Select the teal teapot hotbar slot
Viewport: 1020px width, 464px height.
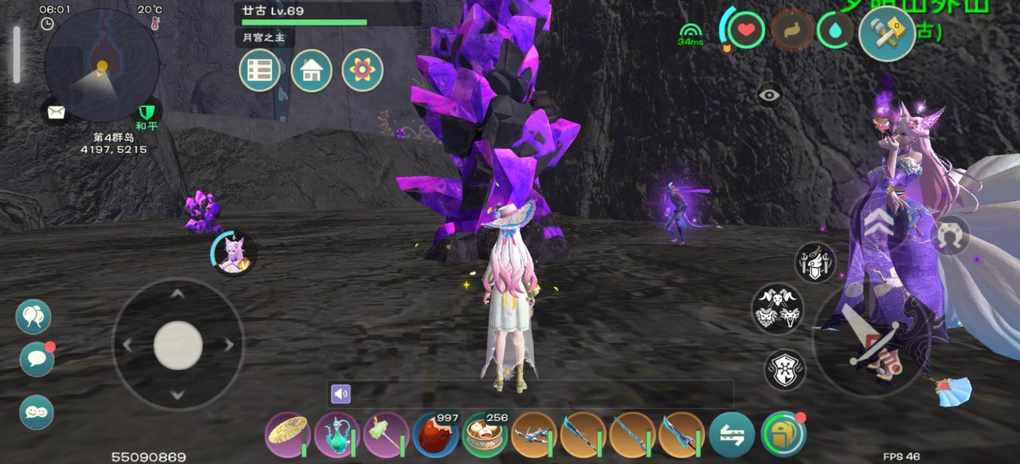[x=337, y=435]
